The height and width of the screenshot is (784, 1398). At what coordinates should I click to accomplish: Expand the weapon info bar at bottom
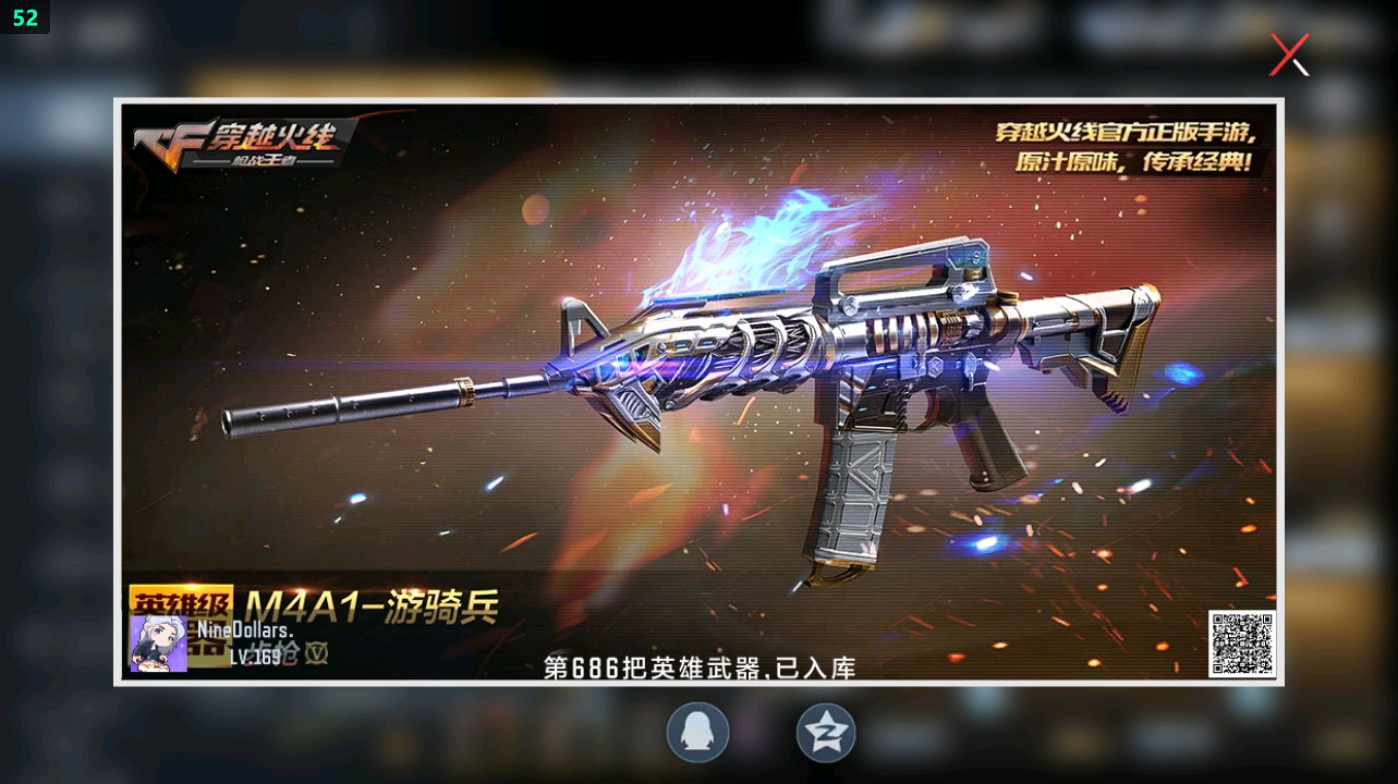700,640
